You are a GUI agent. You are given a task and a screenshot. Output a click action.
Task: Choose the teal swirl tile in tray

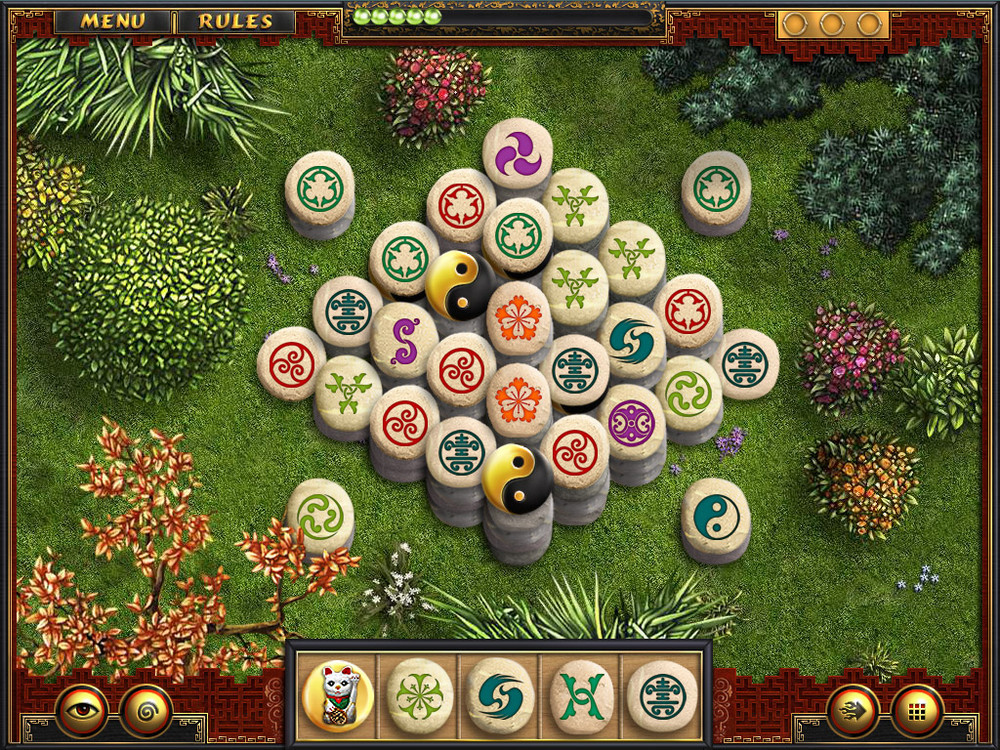pos(501,695)
